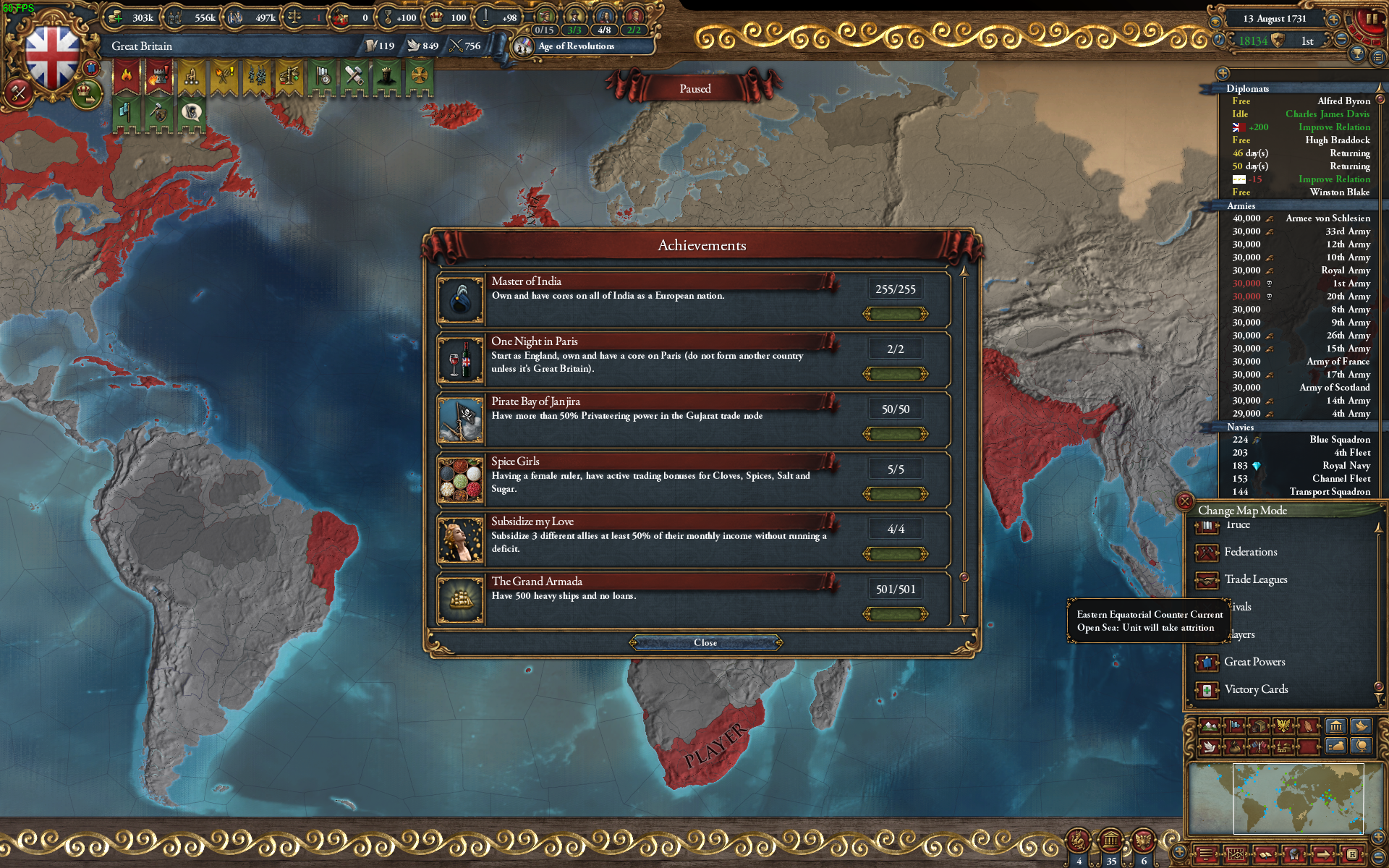Open the yellow throne alert banner
This screenshot has width=1389, height=868.
[x=191, y=77]
